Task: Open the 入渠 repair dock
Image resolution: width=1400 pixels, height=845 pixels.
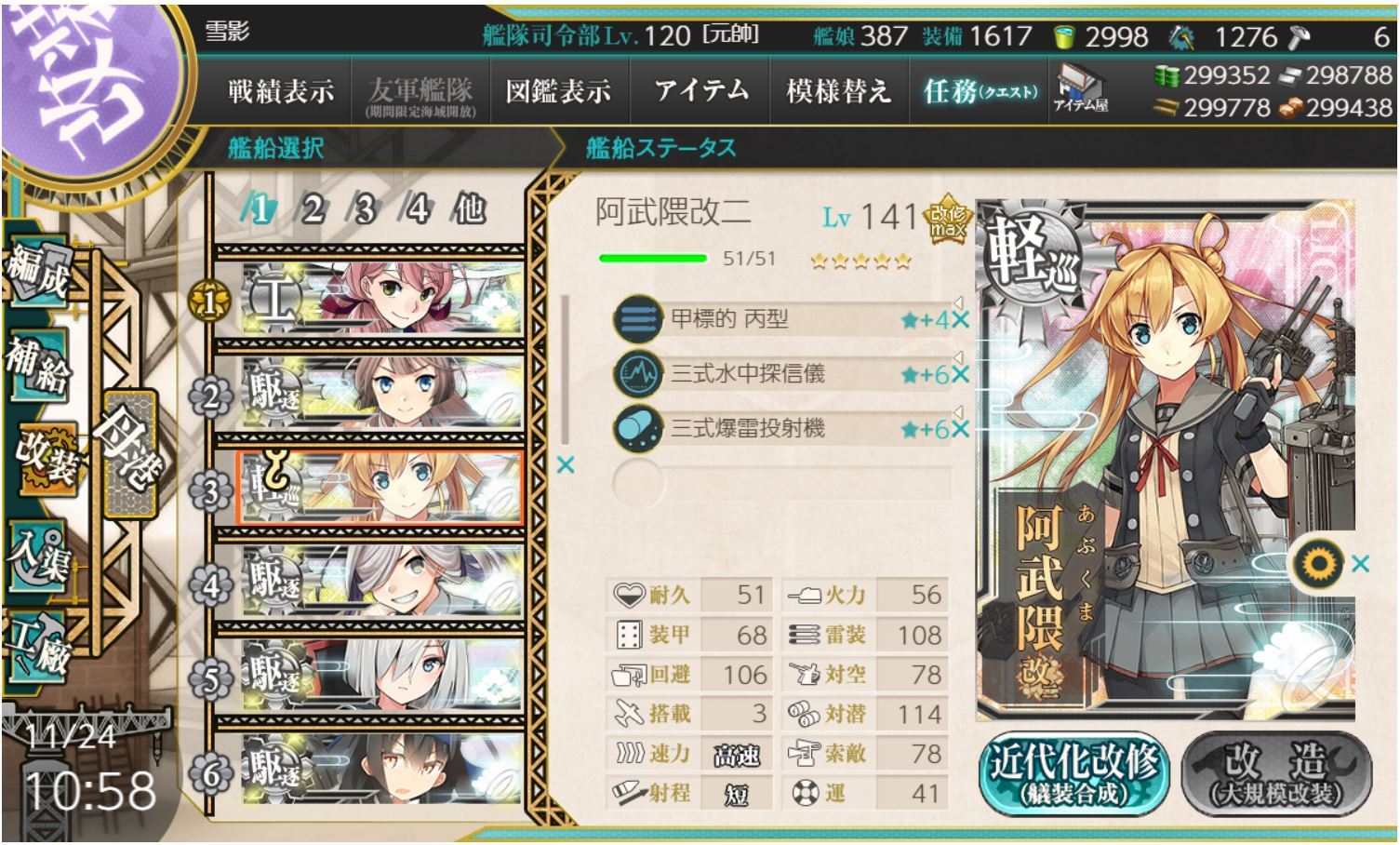Action: pyautogui.click(x=37, y=556)
